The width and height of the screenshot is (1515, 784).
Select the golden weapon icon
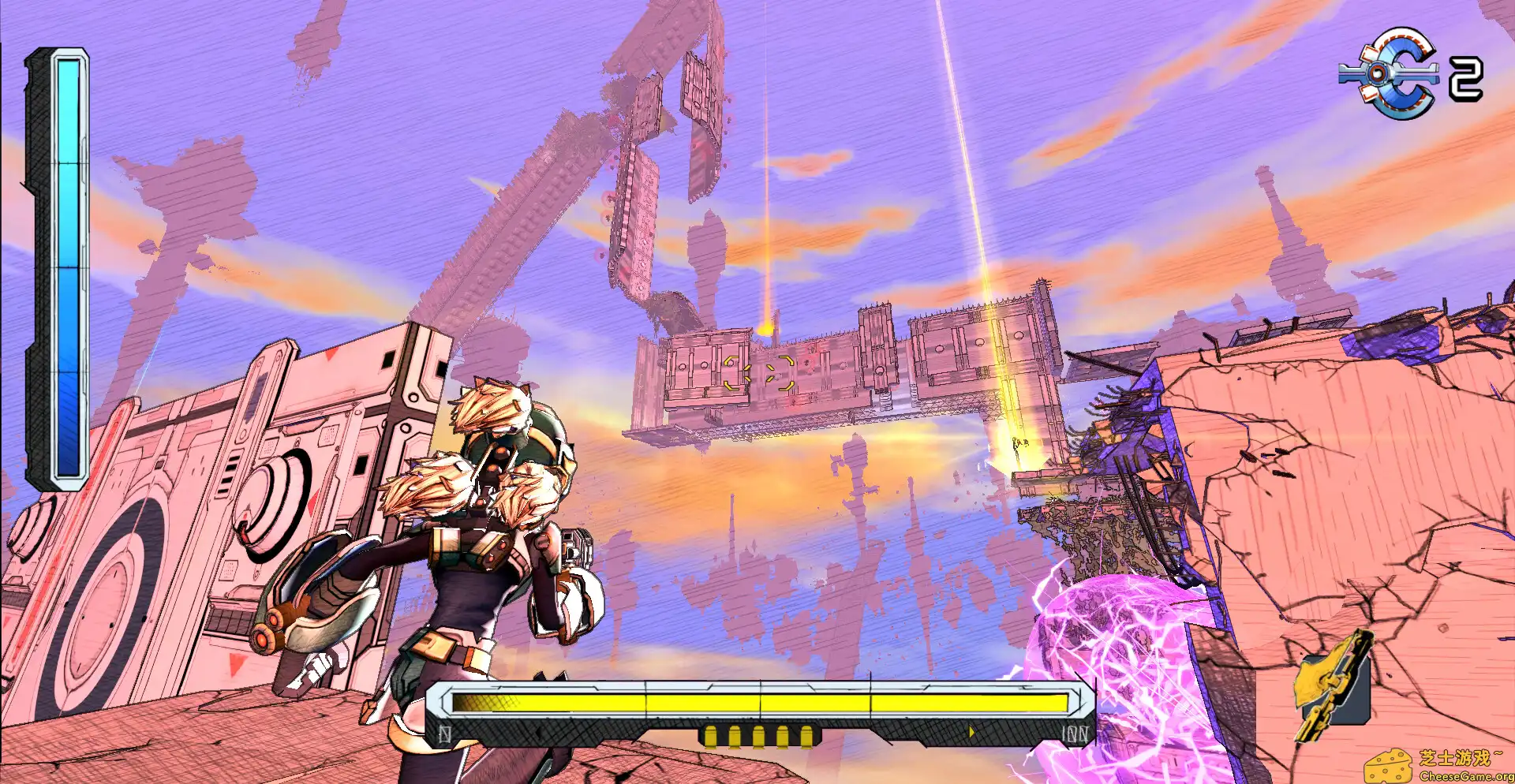pos(1333,685)
